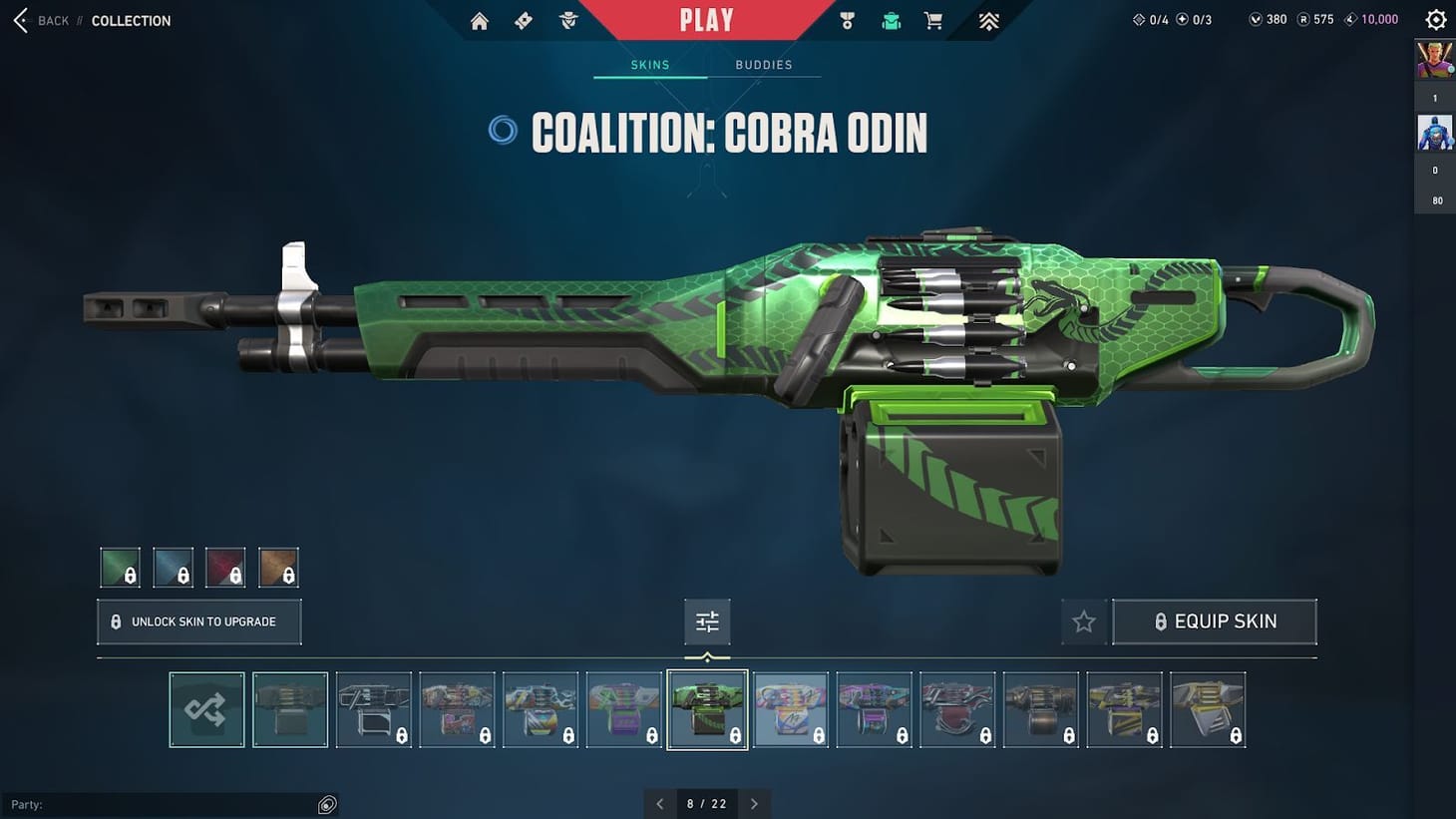Open the Esports icon in the top bar
This screenshot has width=1456, height=819.
click(987, 20)
